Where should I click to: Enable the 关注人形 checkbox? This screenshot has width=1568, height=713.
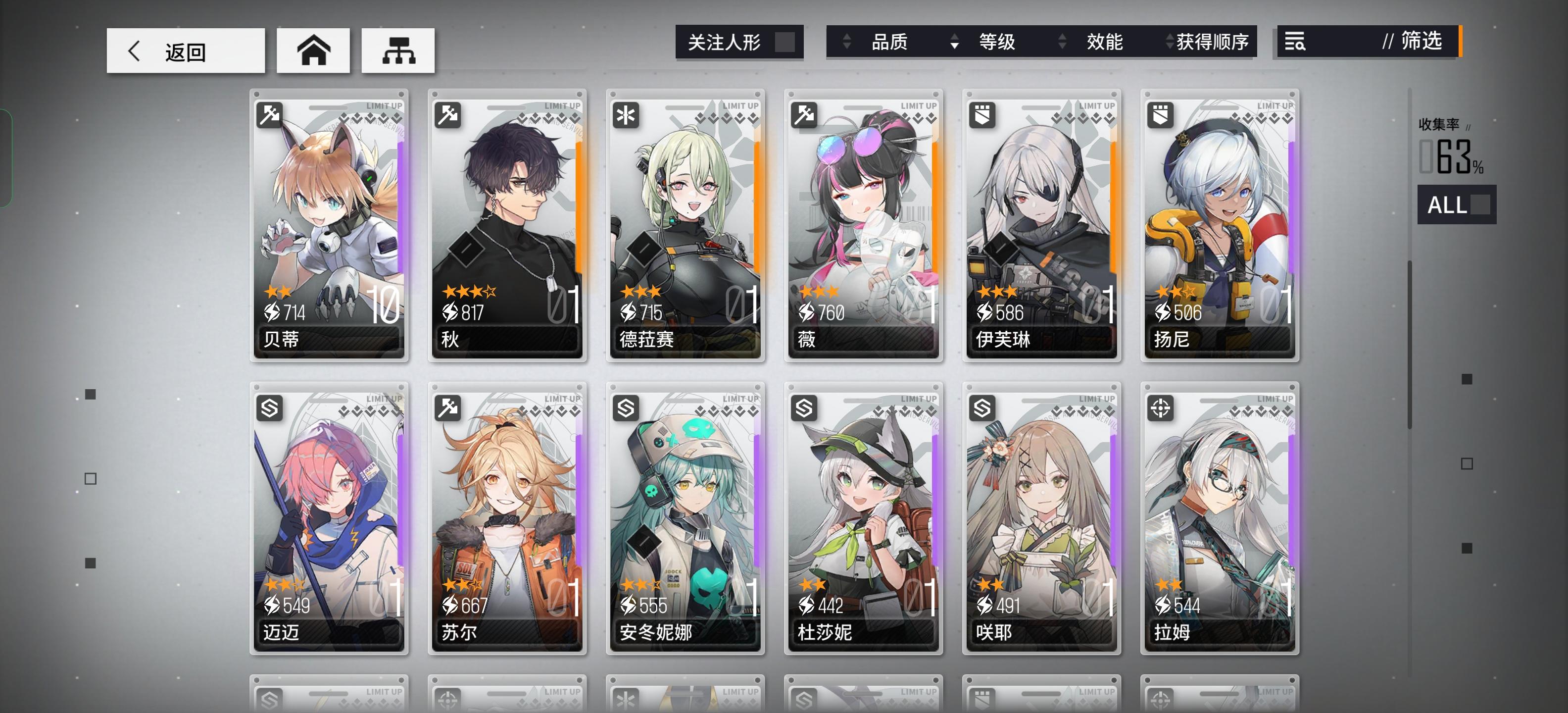click(x=785, y=42)
